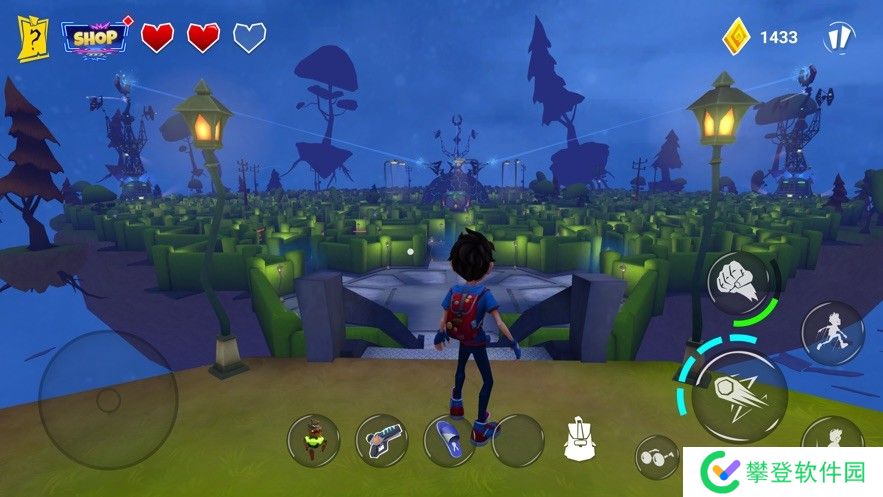This screenshot has height=497, width=883.
Task: Open the pause menu with footprints icon
Action: coord(838,38)
